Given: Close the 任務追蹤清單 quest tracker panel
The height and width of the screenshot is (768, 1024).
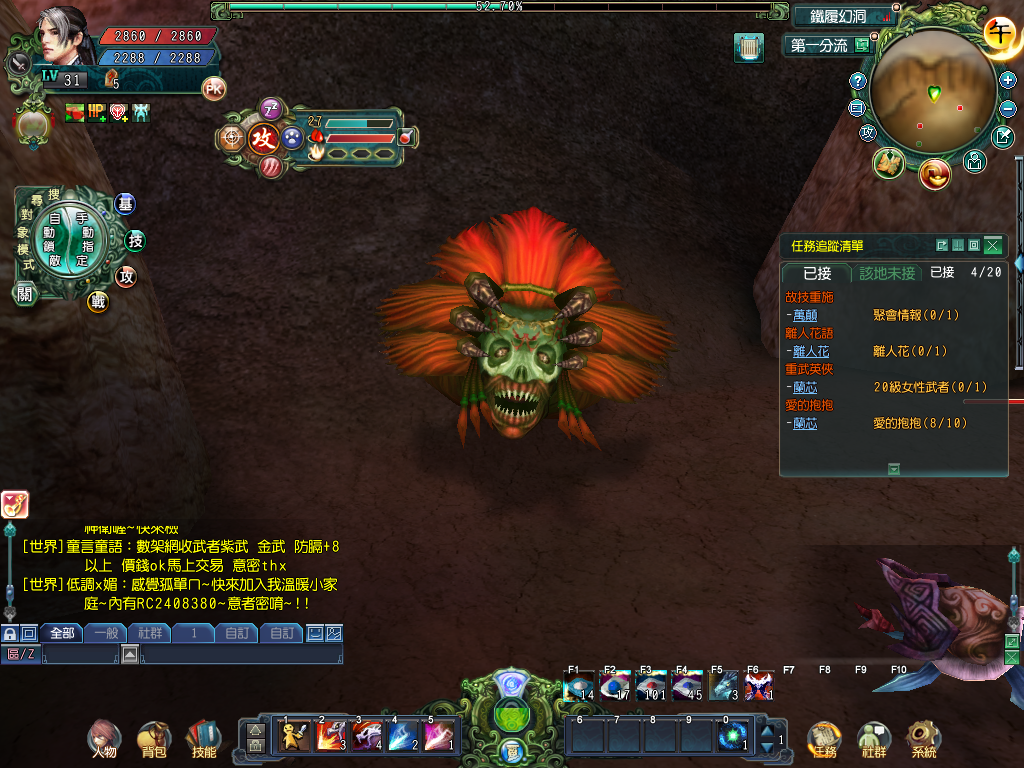Looking at the screenshot, I should click(992, 245).
